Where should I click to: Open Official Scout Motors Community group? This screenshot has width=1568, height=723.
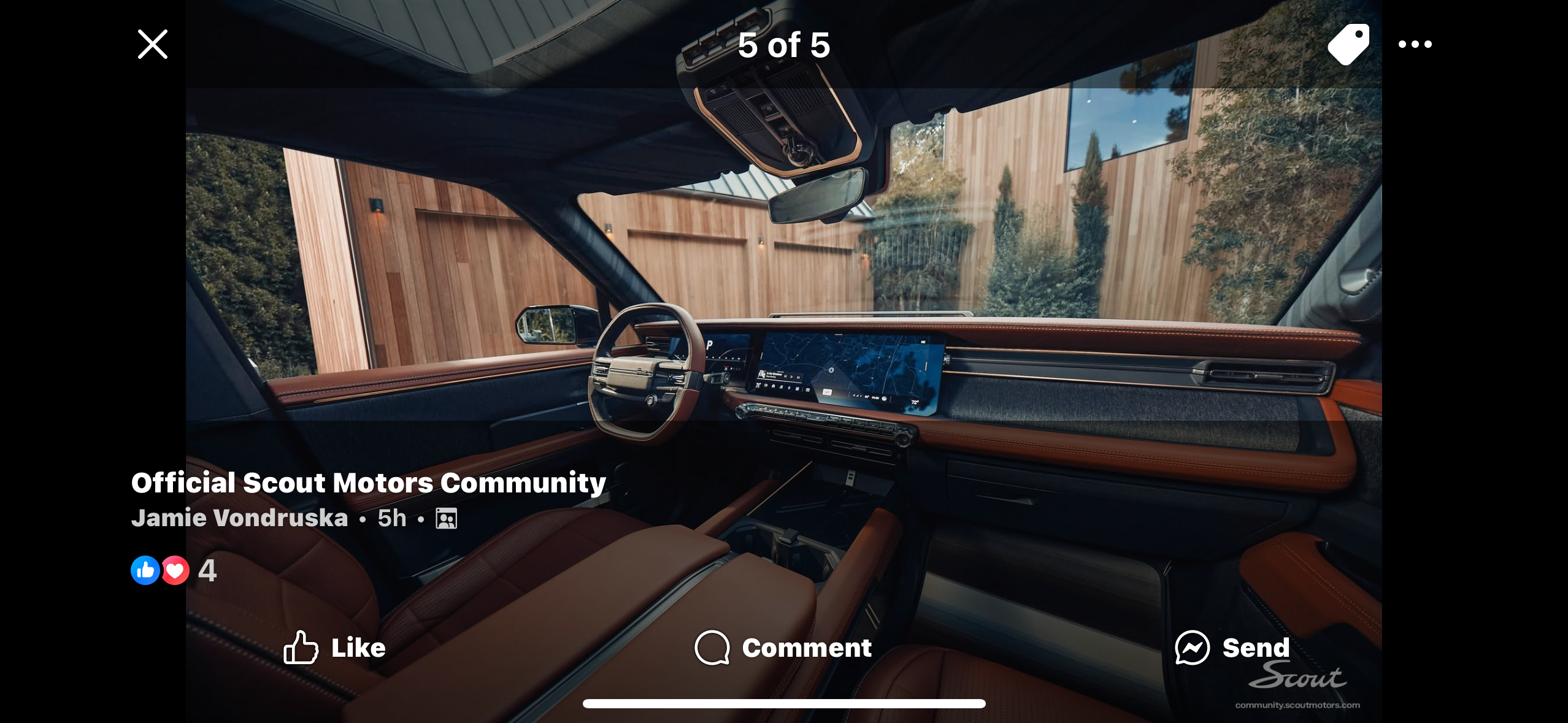coord(368,483)
